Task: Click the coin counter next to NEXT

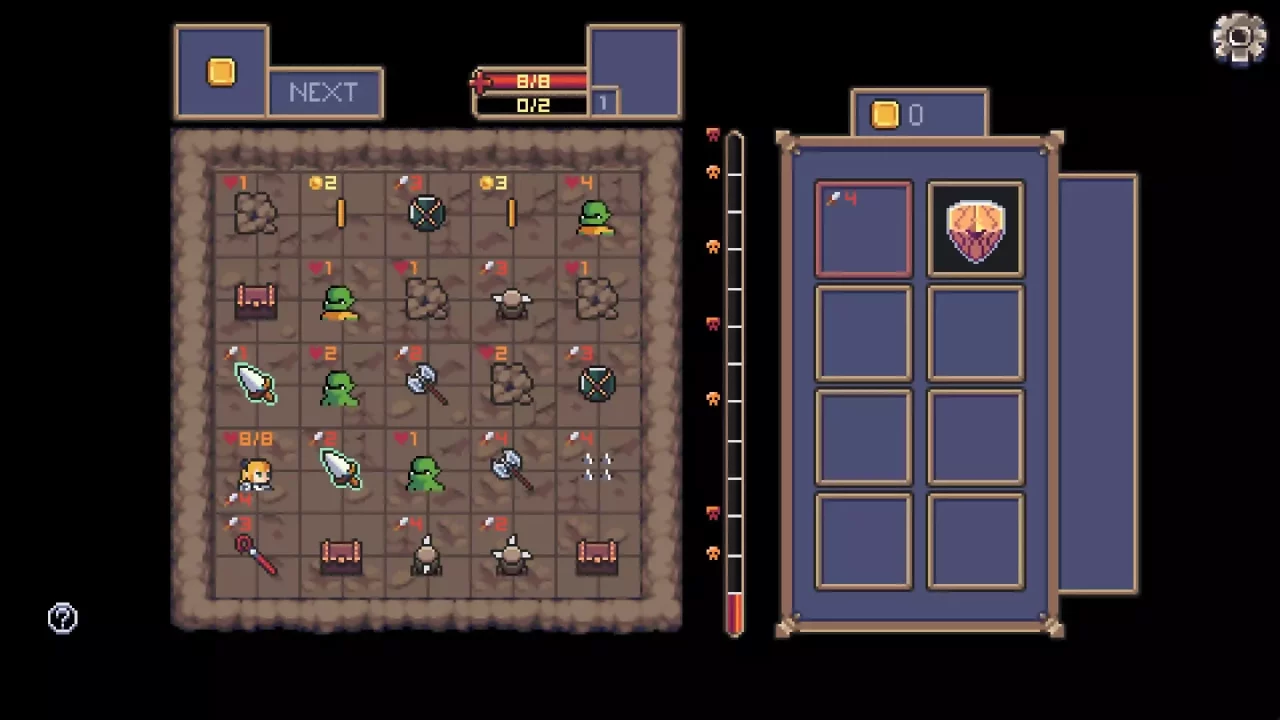Action: click(x=221, y=70)
